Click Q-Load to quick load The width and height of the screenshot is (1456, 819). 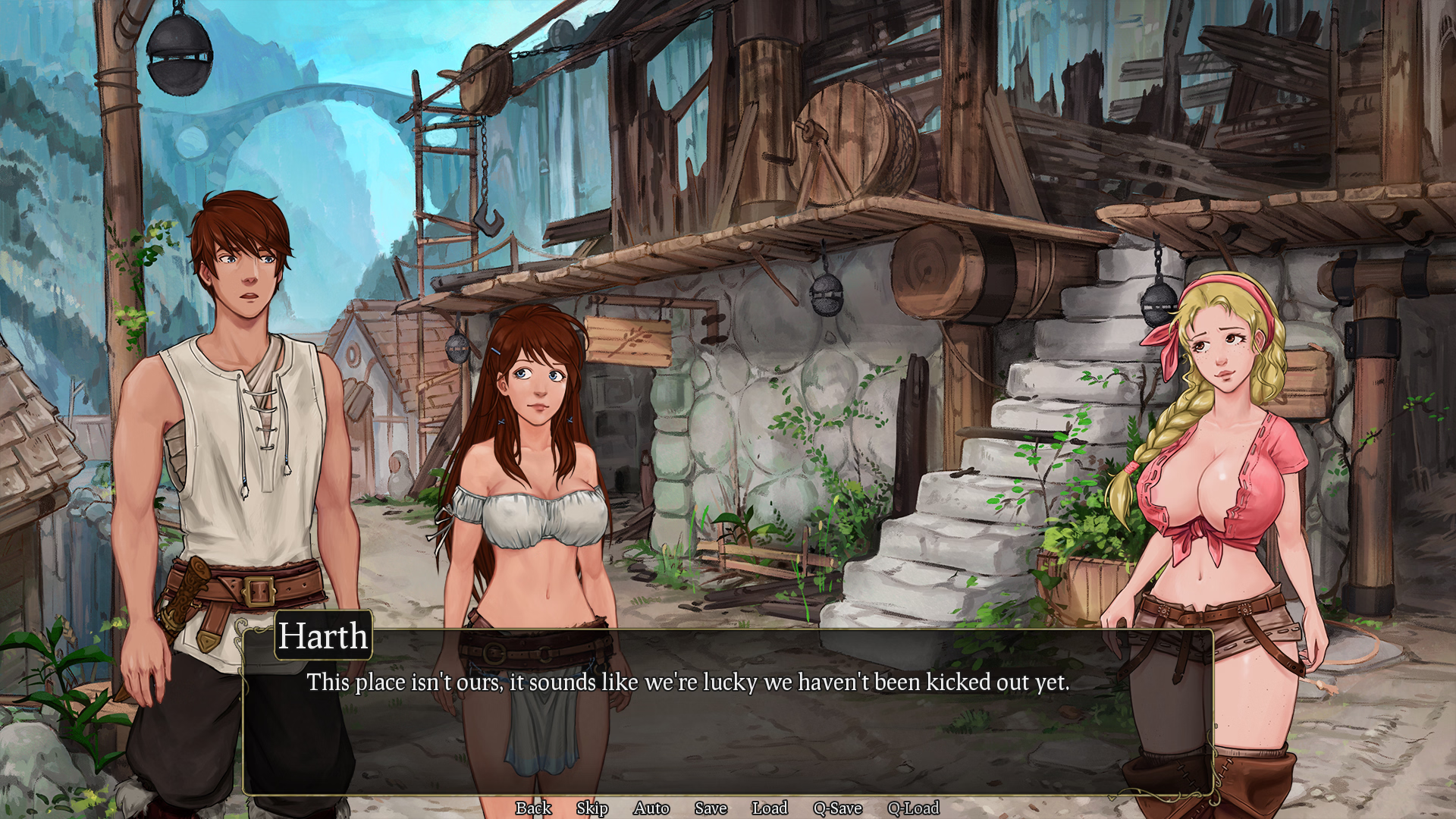(913, 808)
